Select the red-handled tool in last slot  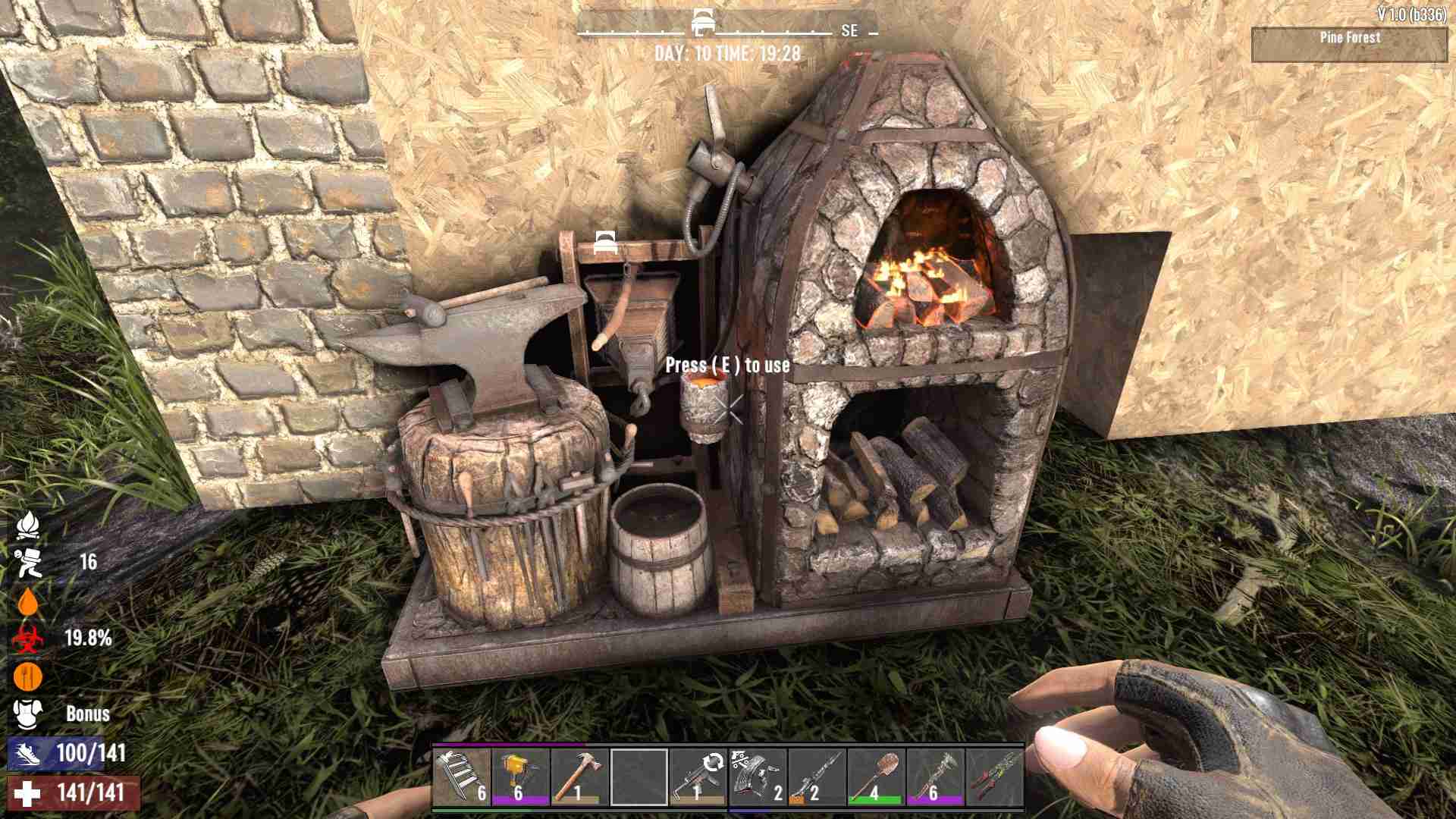point(994,777)
